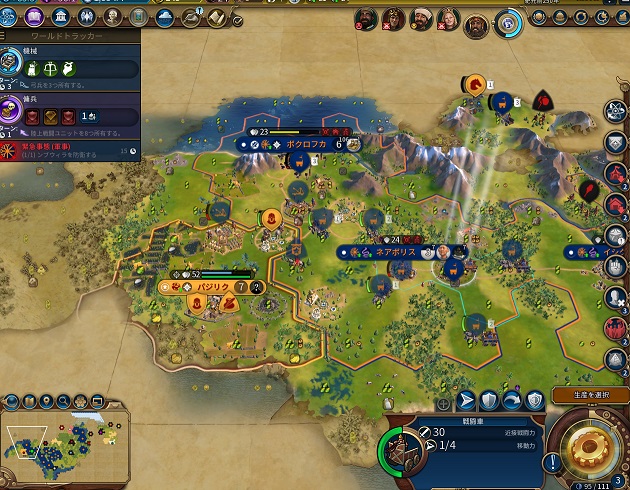The height and width of the screenshot is (490, 630).
Task: Open the technology tree button
Action: coord(10,17)
